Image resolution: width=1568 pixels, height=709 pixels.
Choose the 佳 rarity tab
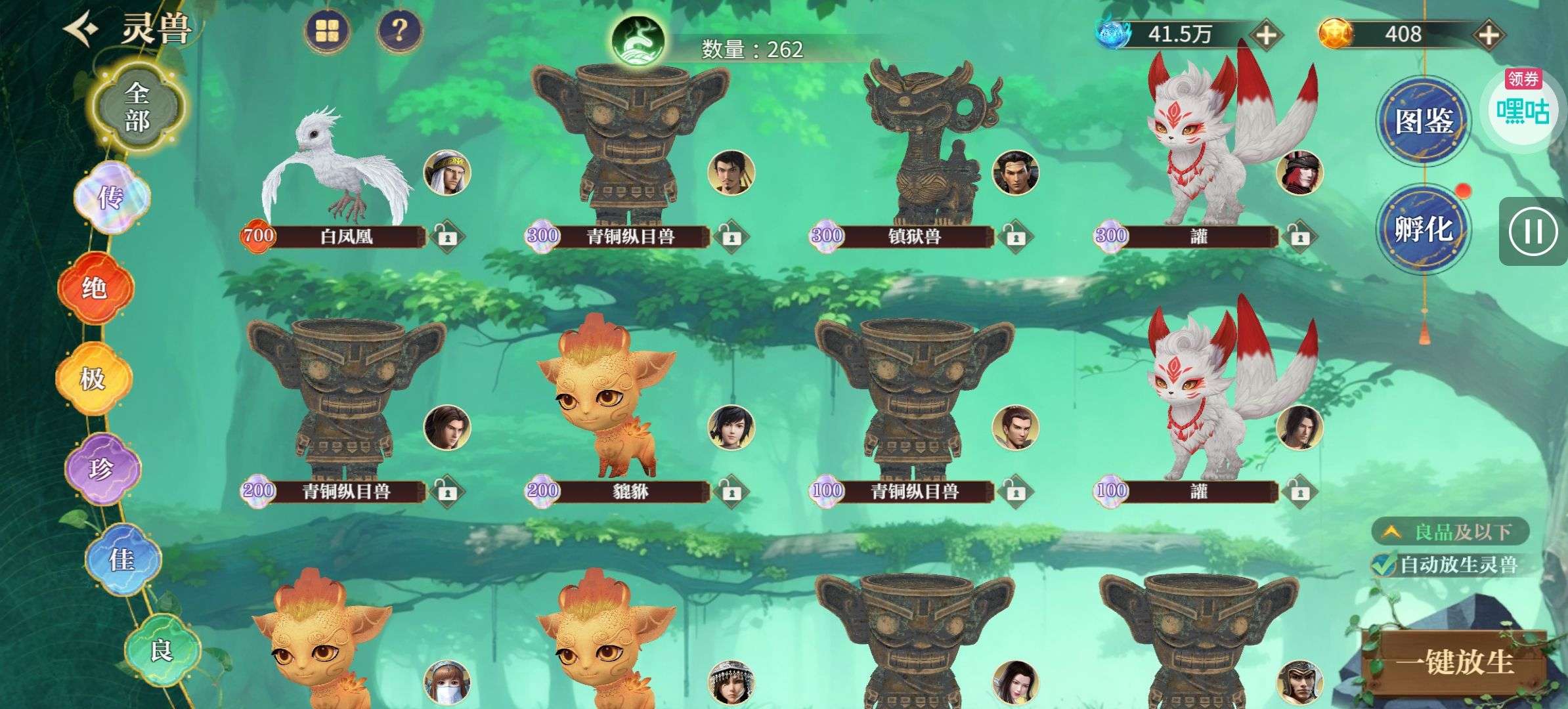pos(122,559)
